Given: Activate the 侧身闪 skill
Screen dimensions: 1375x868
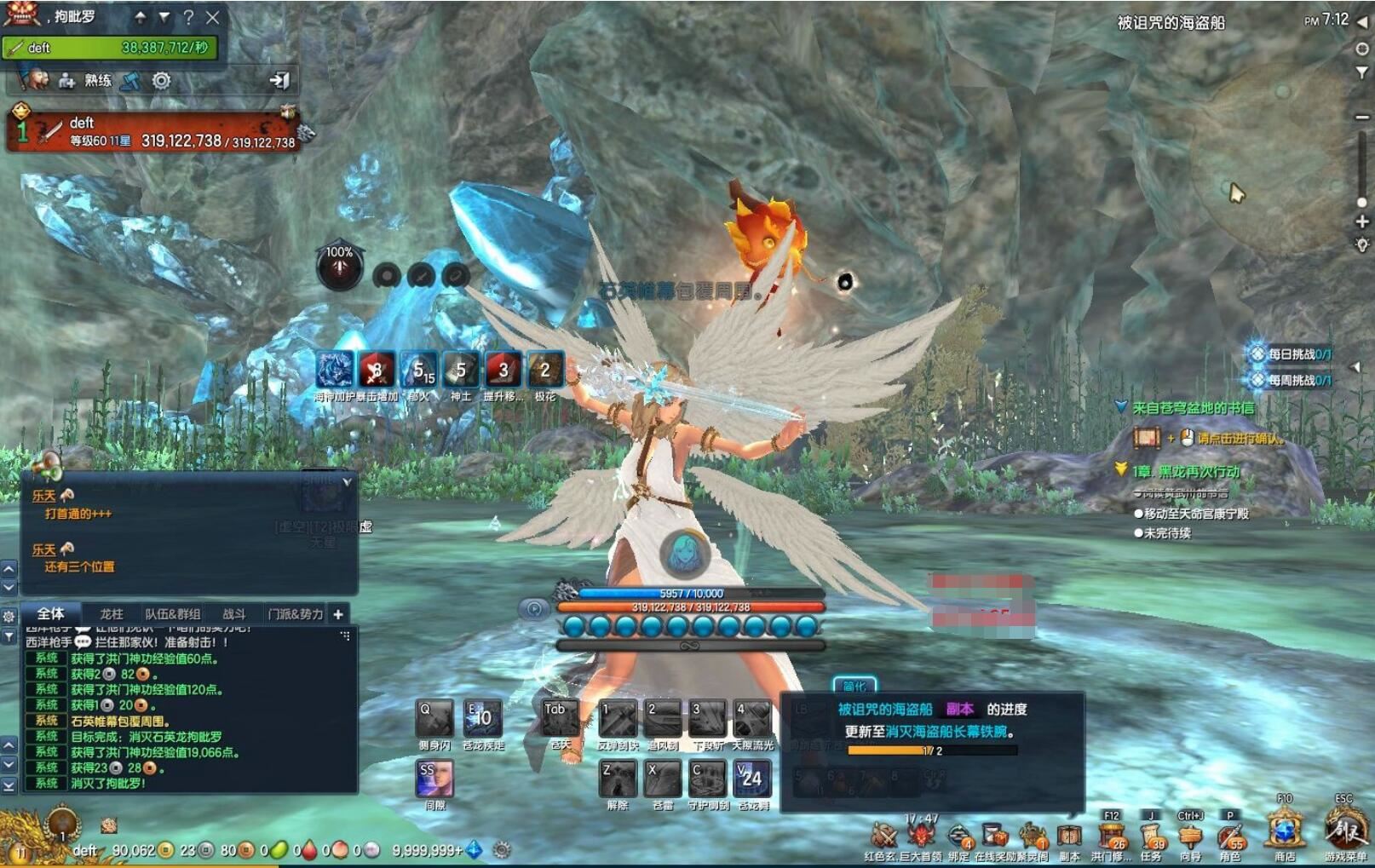Looking at the screenshot, I should (x=434, y=719).
